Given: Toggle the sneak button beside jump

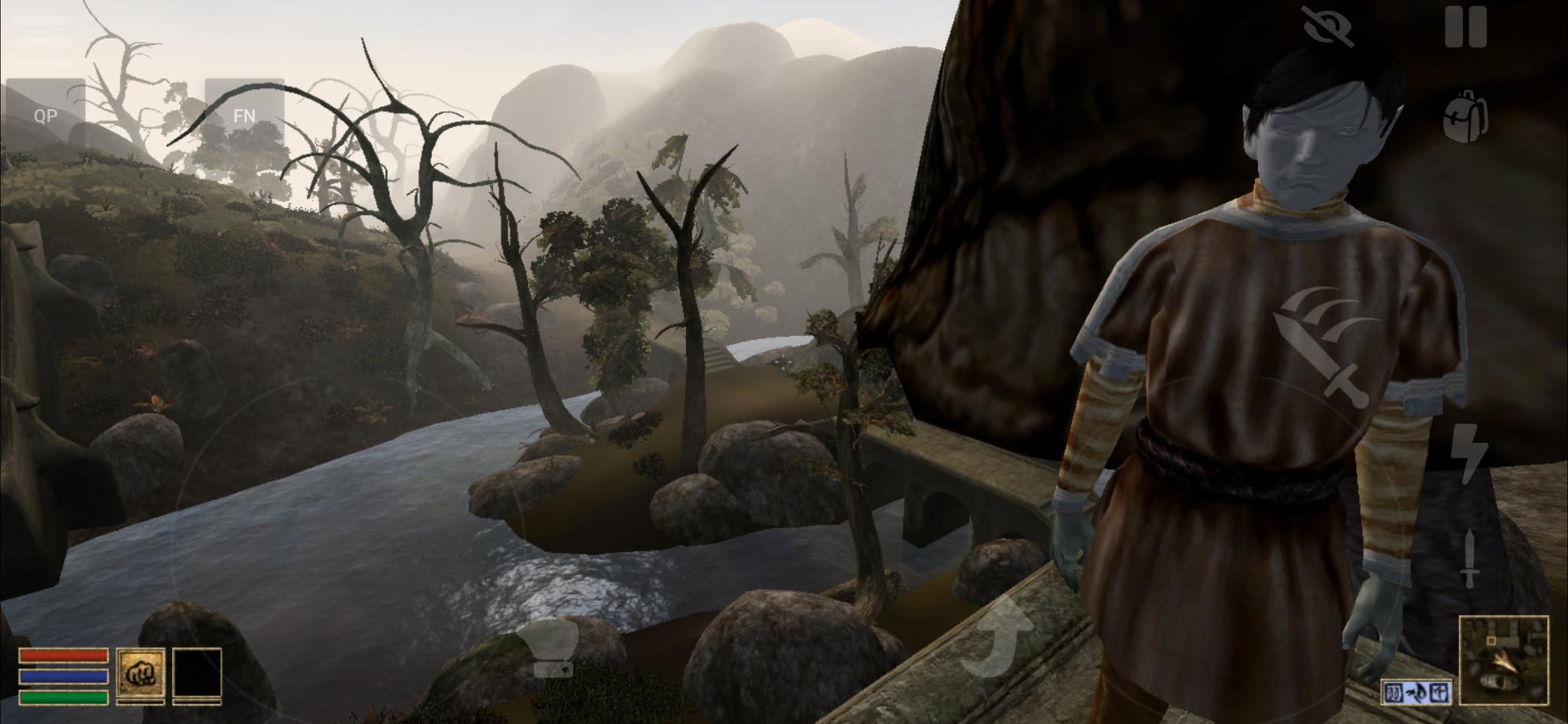Looking at the screenshot, I should tap(549, 647).
